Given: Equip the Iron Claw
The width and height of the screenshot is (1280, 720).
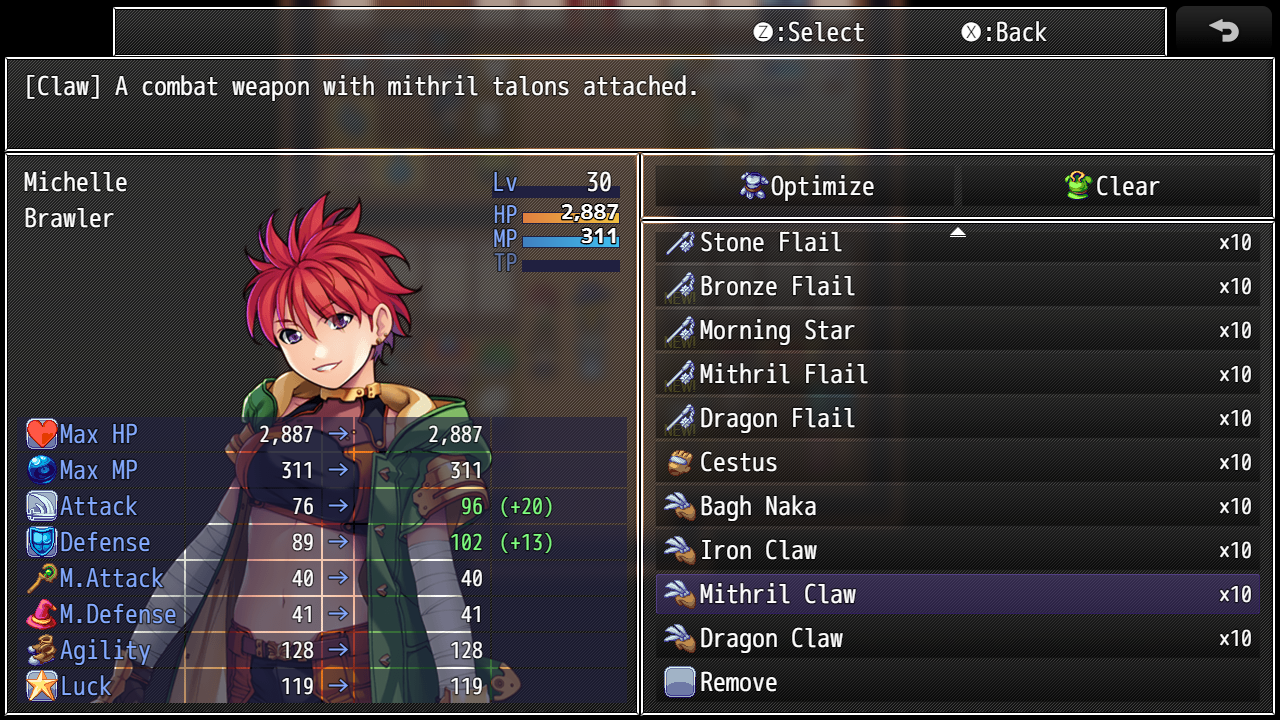Looking at the screenshot, I should [x=957, y=551].
